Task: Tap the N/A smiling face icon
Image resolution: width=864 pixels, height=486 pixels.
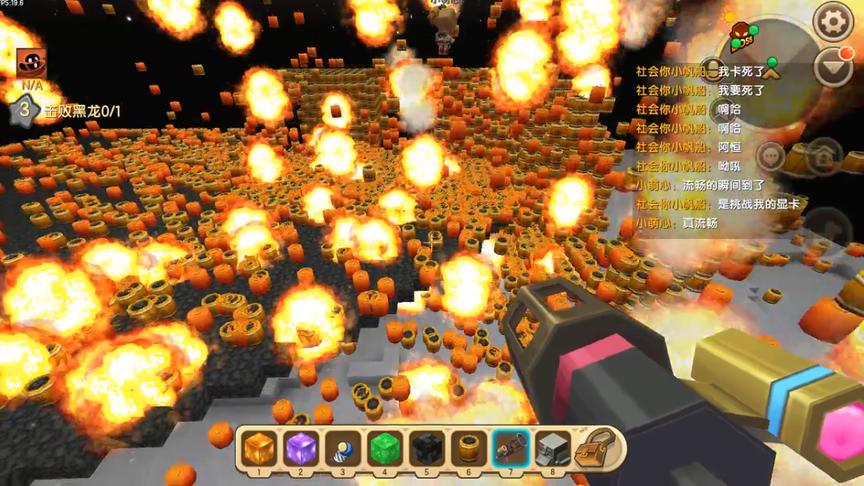Action: [x=30, y=63]
